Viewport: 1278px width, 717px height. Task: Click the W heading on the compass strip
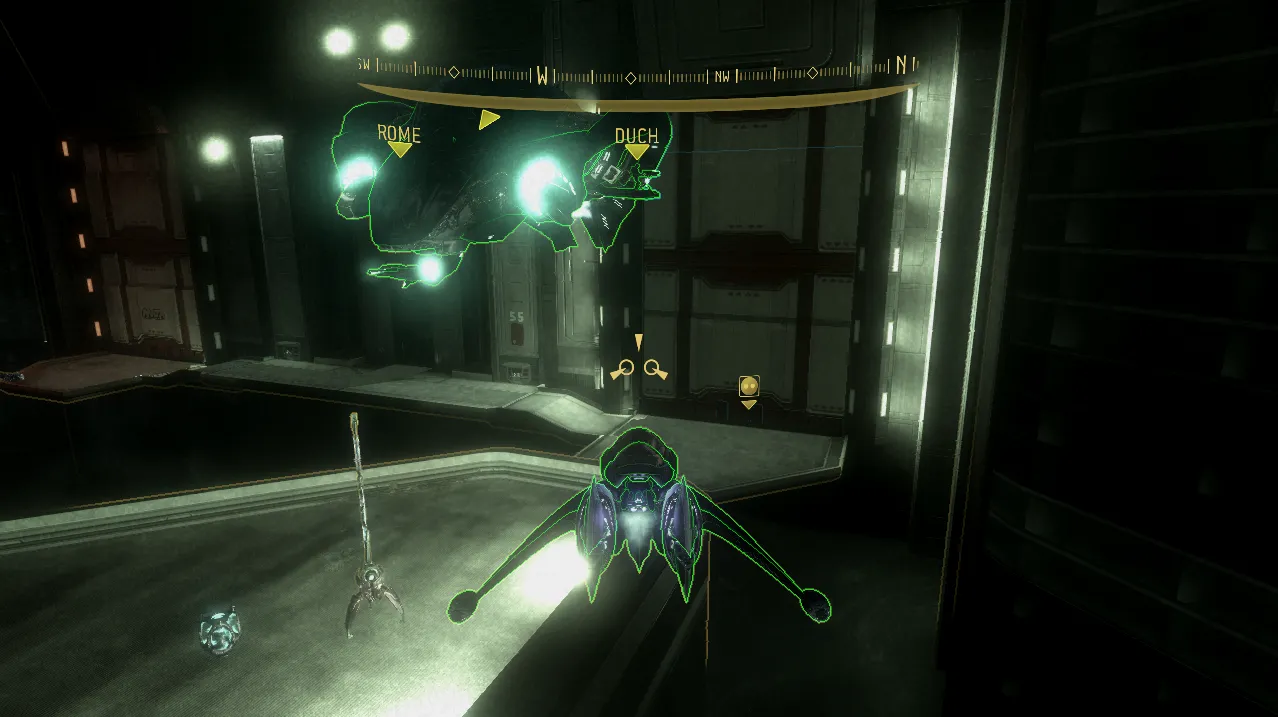542,75
